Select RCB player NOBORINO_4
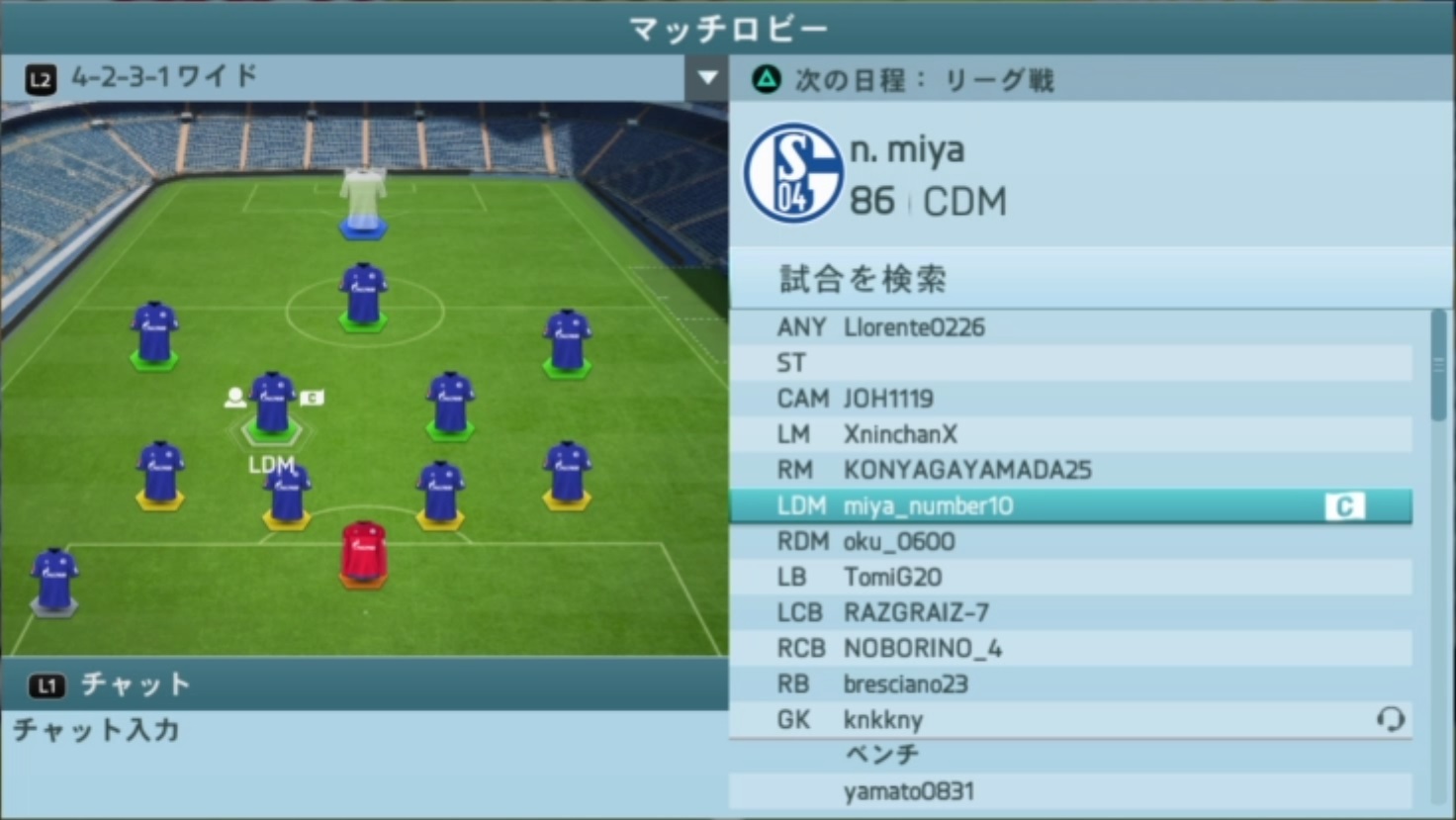Screen dimensions: 1456x820 [1070, 648]
